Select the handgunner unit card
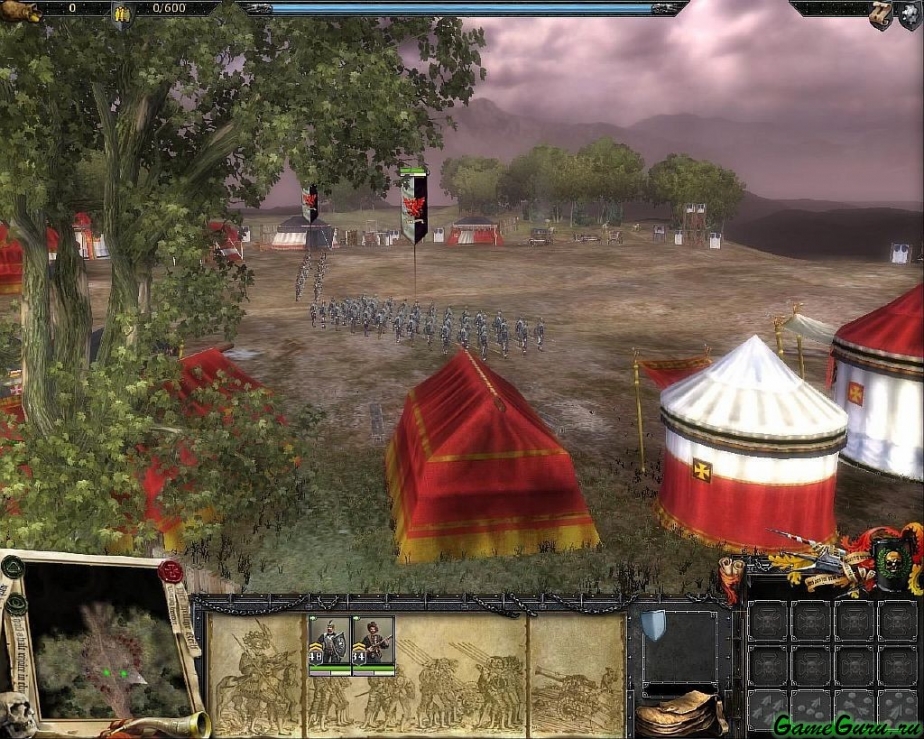 (373, 644)
